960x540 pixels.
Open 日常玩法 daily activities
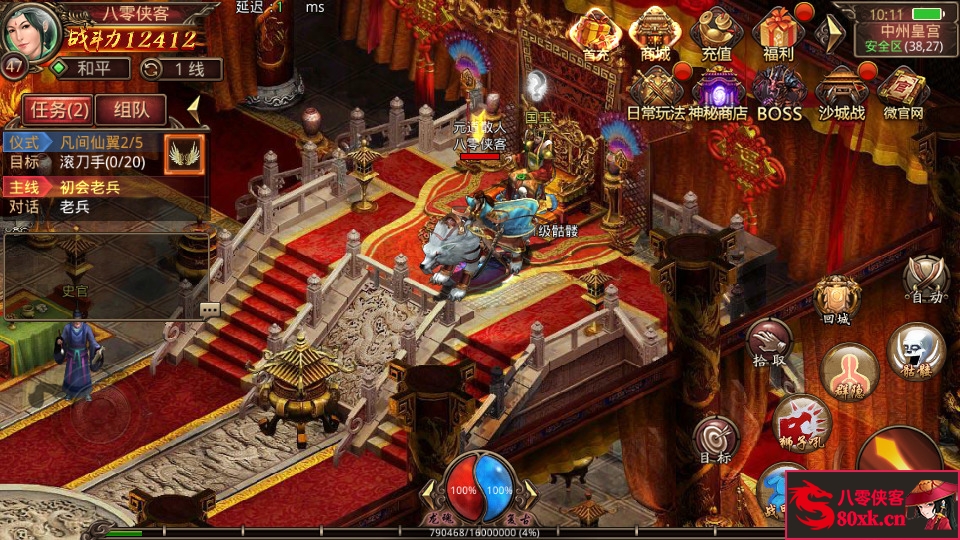point(656,93)
